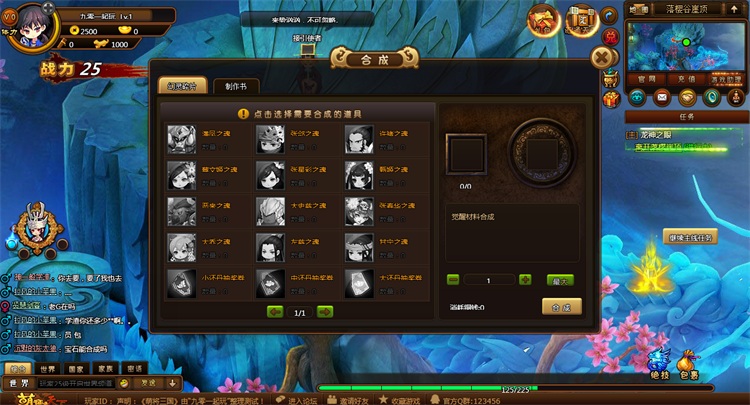Go to previous page of the item list
The height and width of the screenshot is (405, 750).
[274, 312]
